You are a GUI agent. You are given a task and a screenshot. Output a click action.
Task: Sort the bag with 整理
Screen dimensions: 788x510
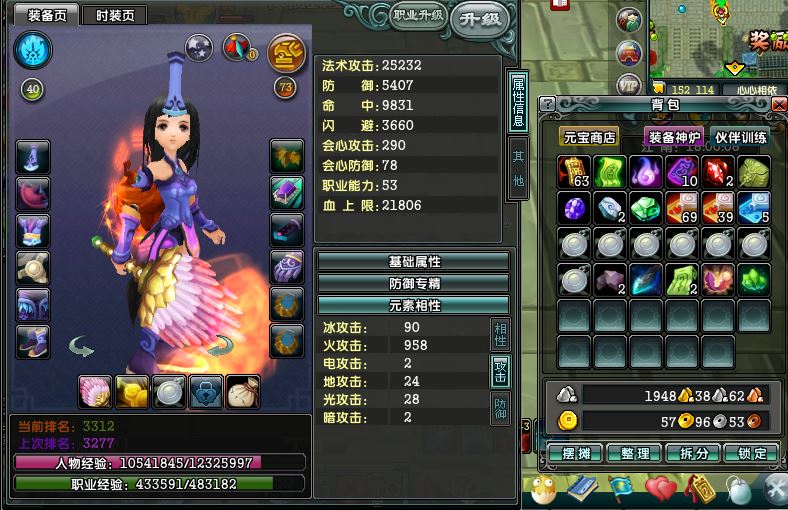pyautogui.click(x=634, y=453)
